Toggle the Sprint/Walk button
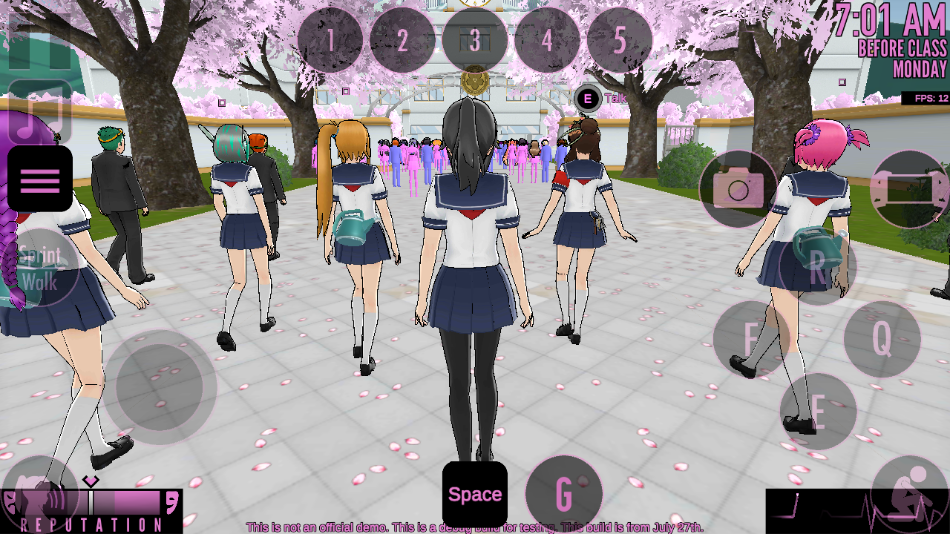 click(40, 267)
